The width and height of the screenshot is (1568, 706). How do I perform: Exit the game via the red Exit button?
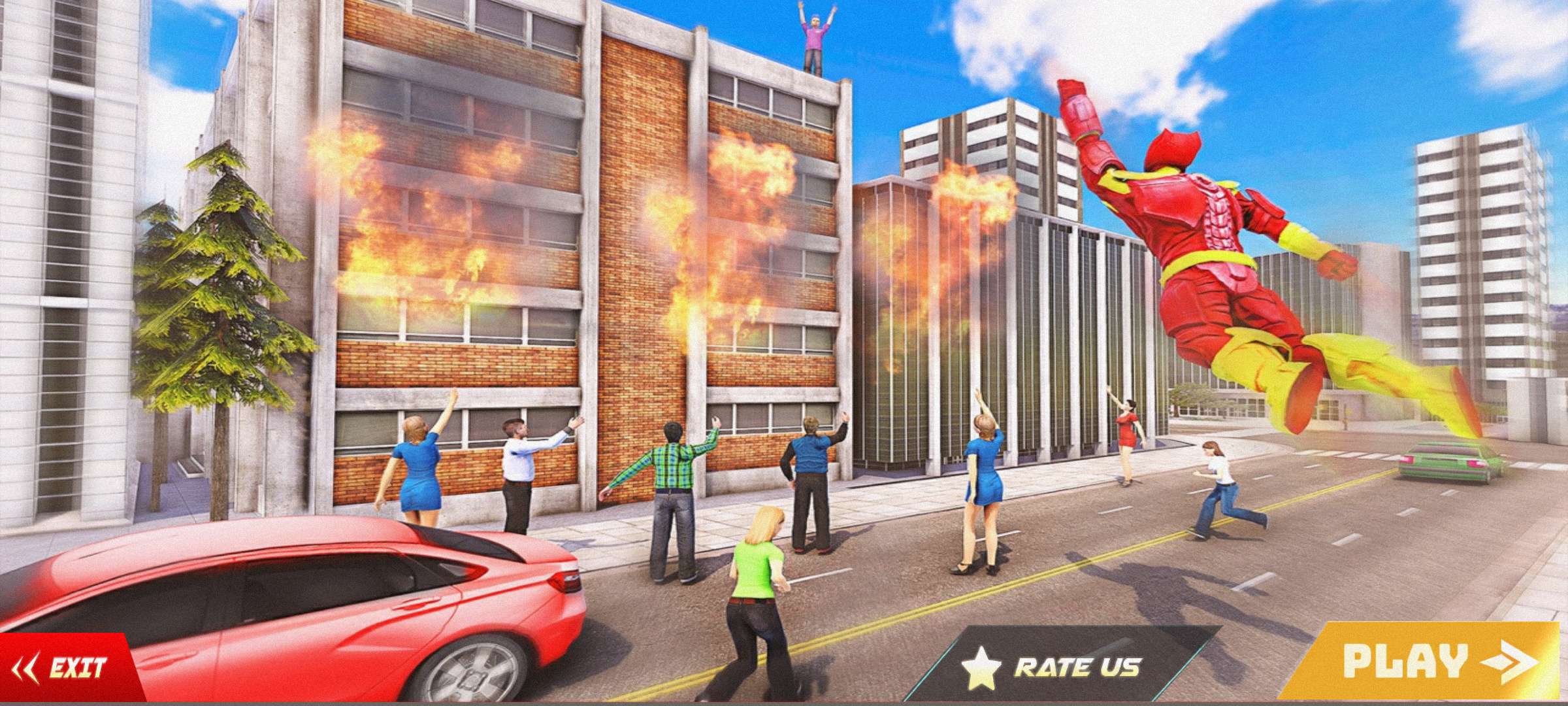[65, 668]
